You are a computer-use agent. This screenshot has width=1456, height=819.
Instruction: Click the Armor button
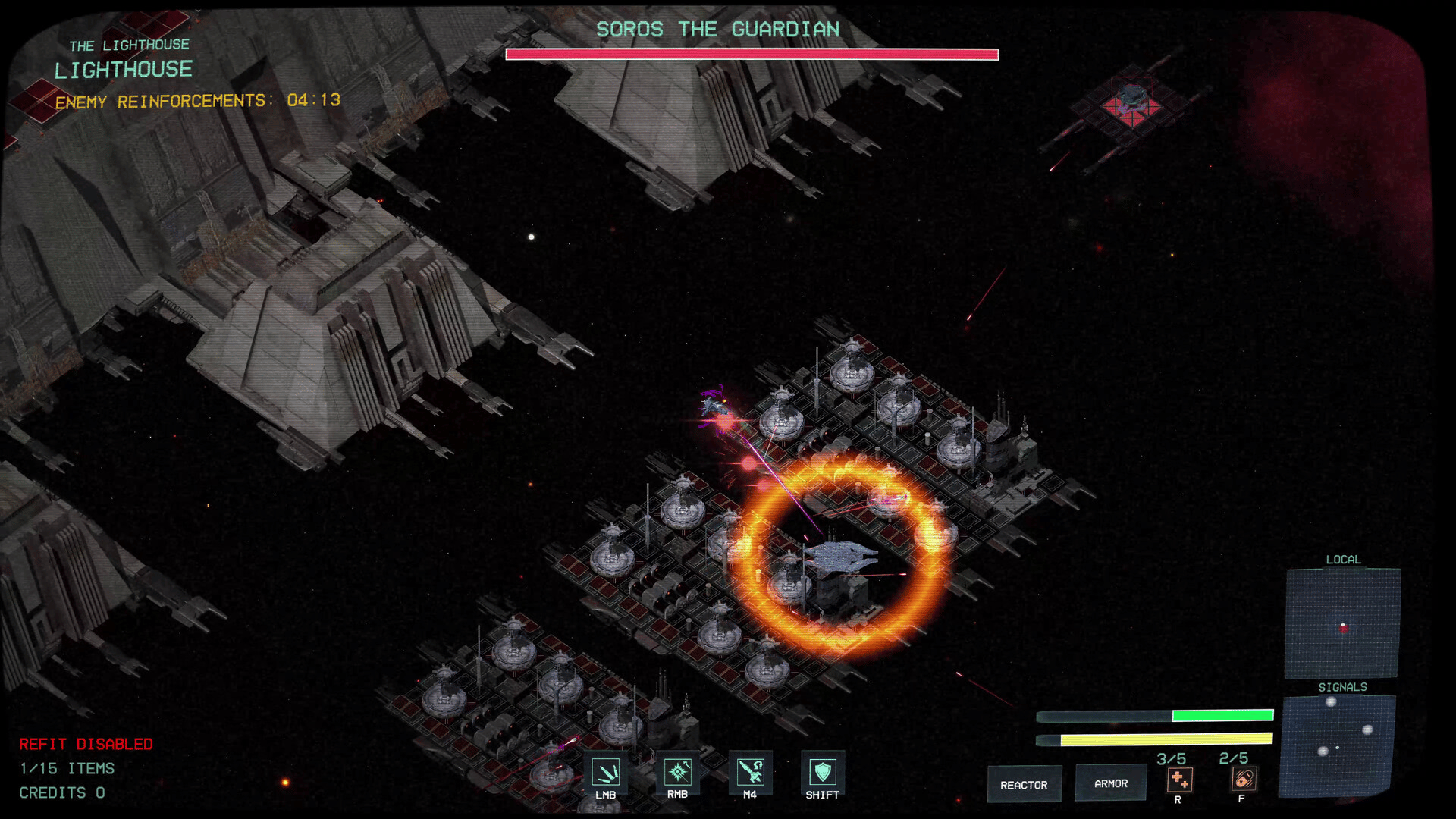(x=1110, y=783)
